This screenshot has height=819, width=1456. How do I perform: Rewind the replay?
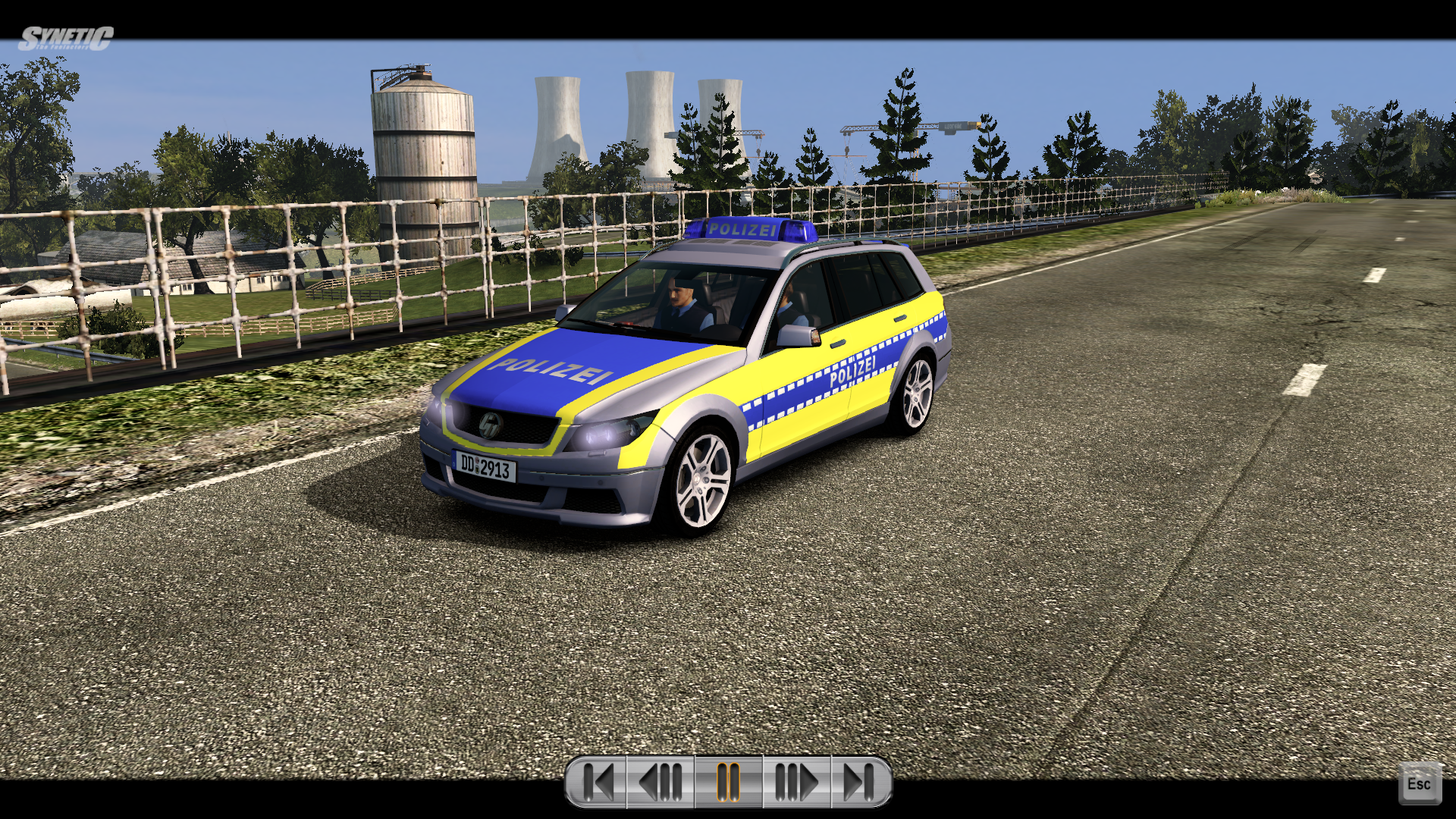[661, 782]
